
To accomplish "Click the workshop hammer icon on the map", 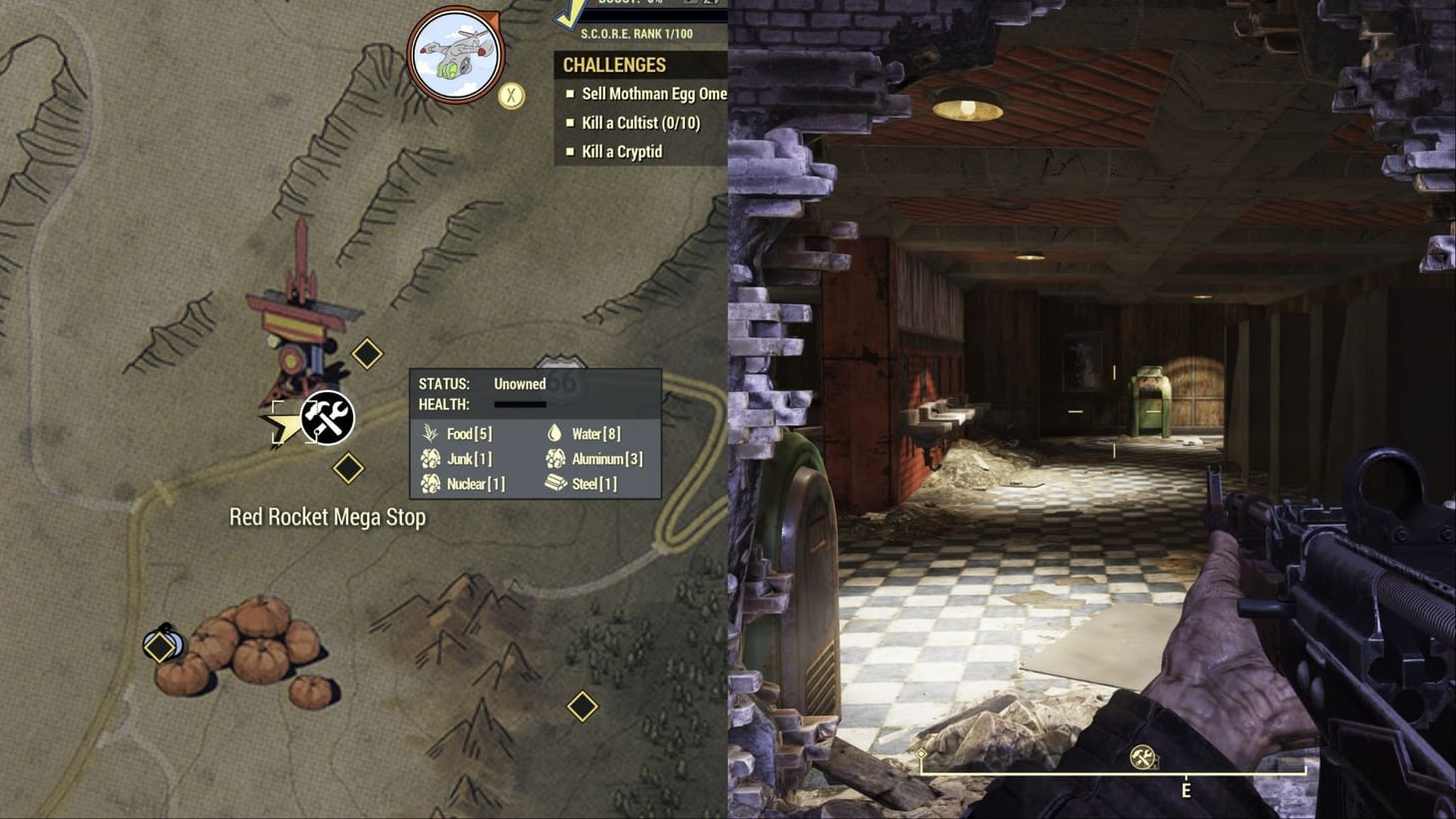I will pyautogui.click(x=326, y=418).
